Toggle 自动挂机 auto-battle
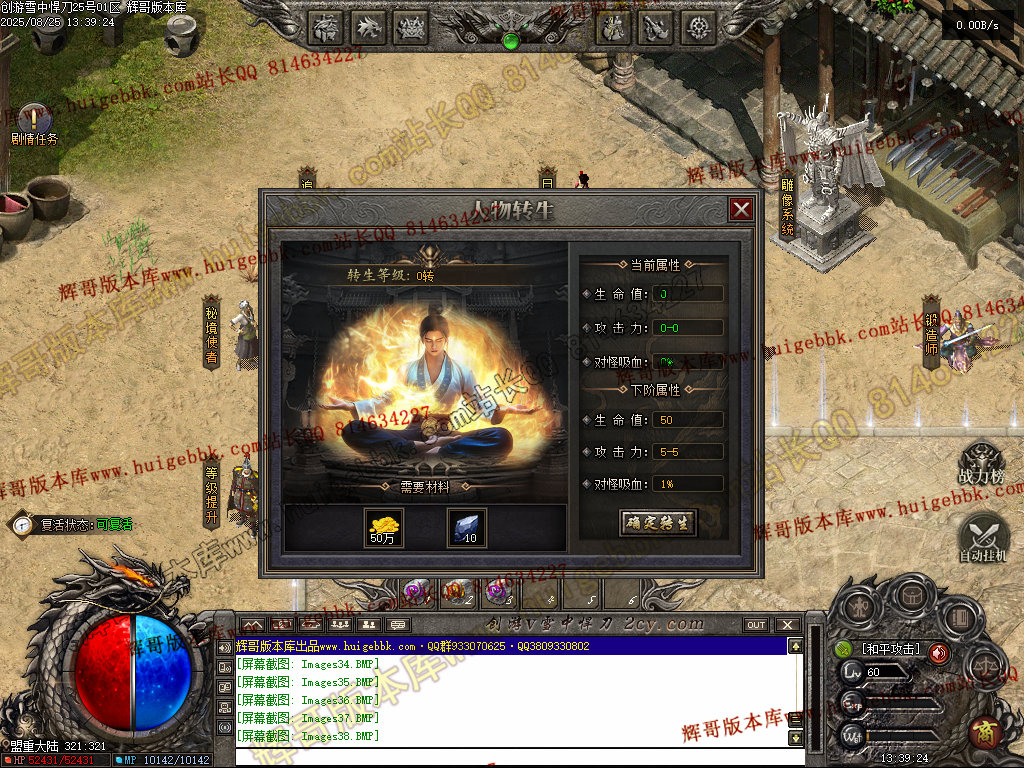Image resolution: width=1024 pixels, height=768 pixels. (x=983, y=536)
